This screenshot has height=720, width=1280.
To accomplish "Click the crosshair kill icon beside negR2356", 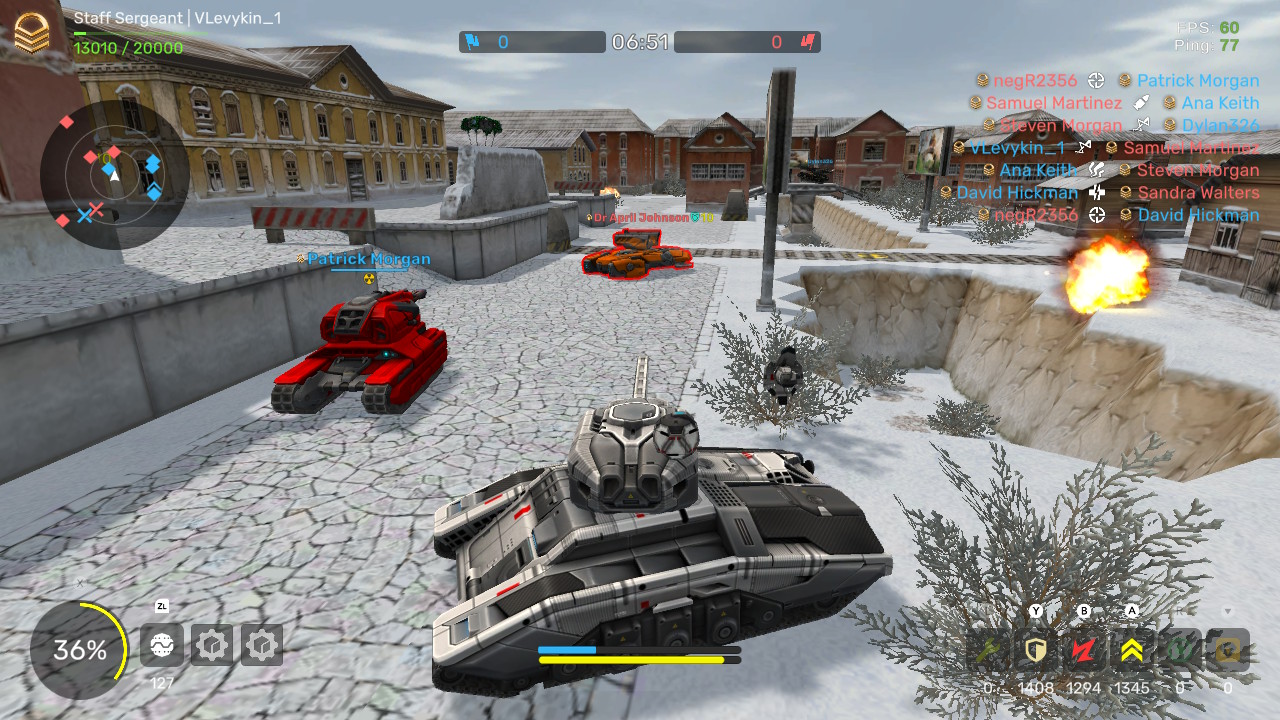I will click(x=1095, y=80).
